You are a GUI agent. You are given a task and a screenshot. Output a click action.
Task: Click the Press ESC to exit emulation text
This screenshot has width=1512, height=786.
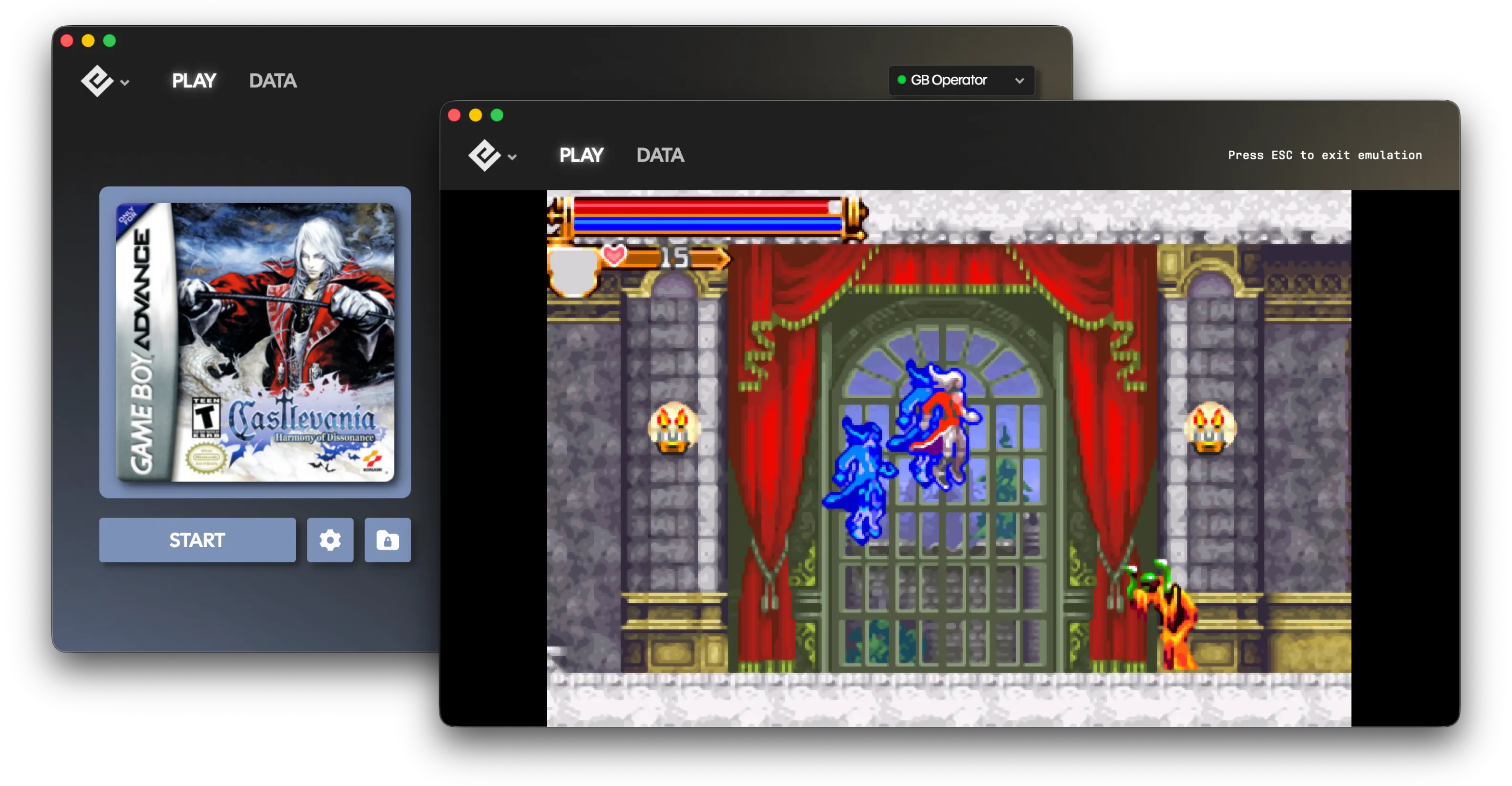[x=1325, y=155]
